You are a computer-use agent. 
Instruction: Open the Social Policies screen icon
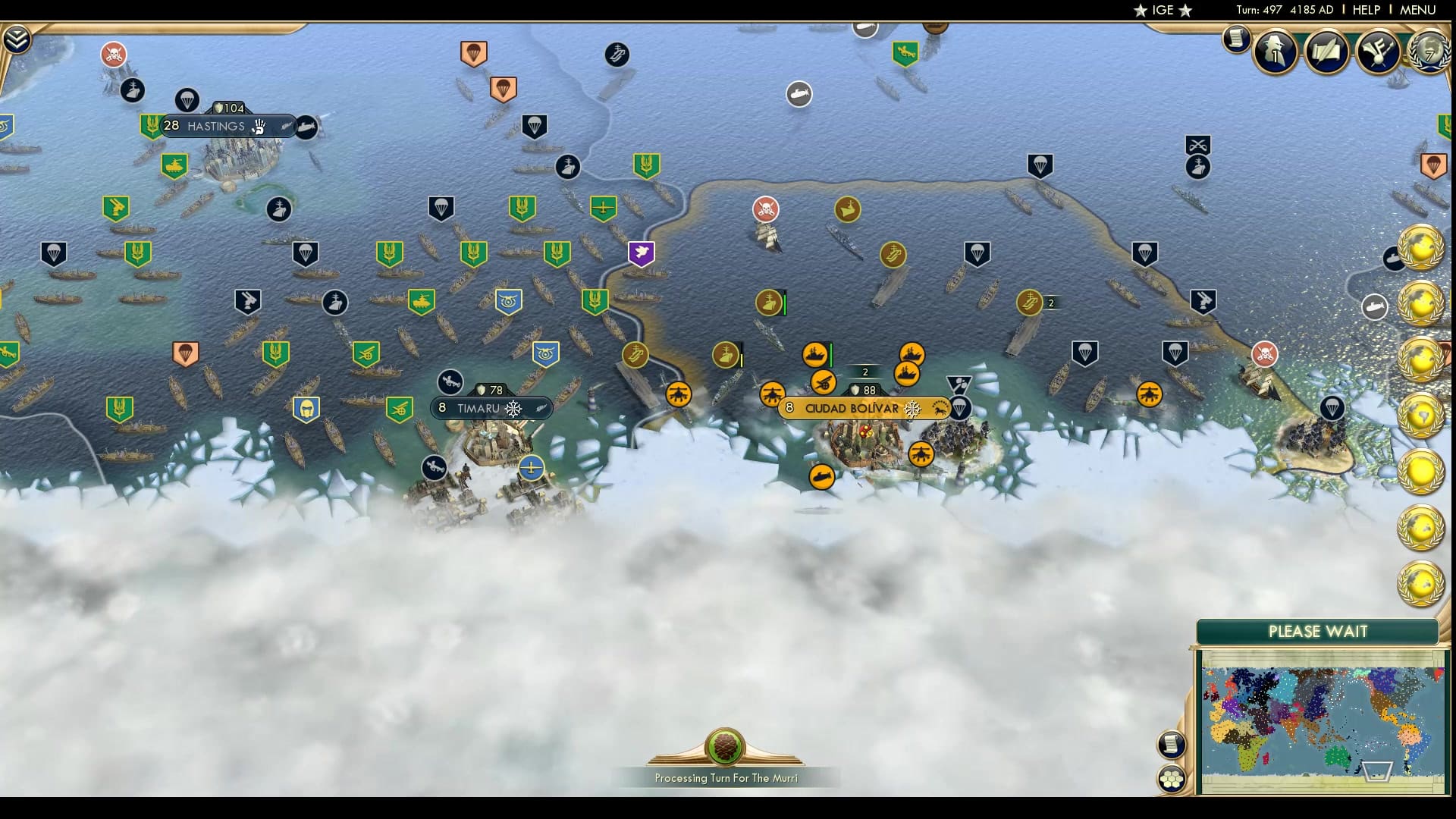[x=1327, y=52]
